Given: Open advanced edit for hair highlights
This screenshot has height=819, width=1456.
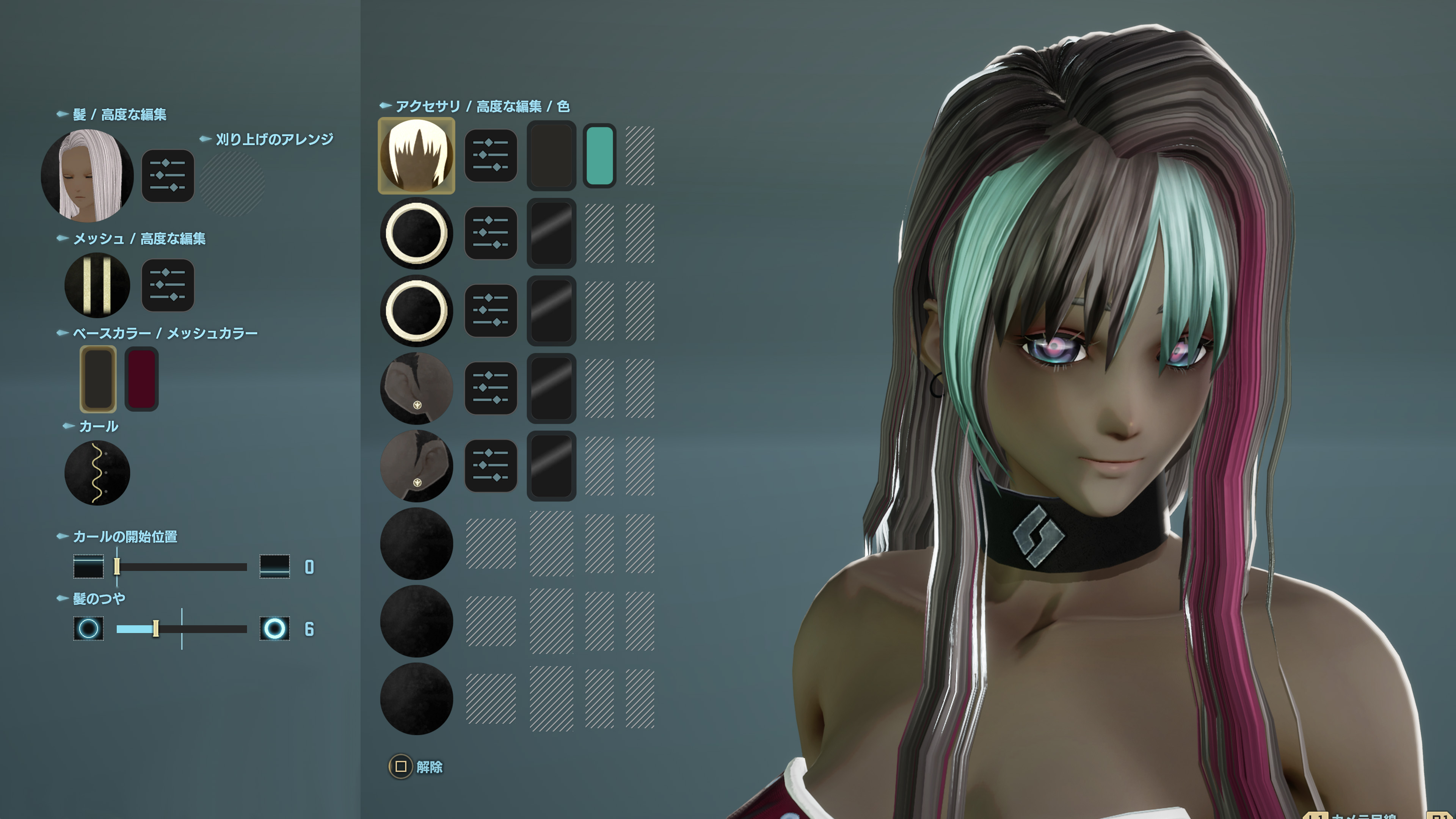Looking at the screenshot, I should [x=167, y=285].
